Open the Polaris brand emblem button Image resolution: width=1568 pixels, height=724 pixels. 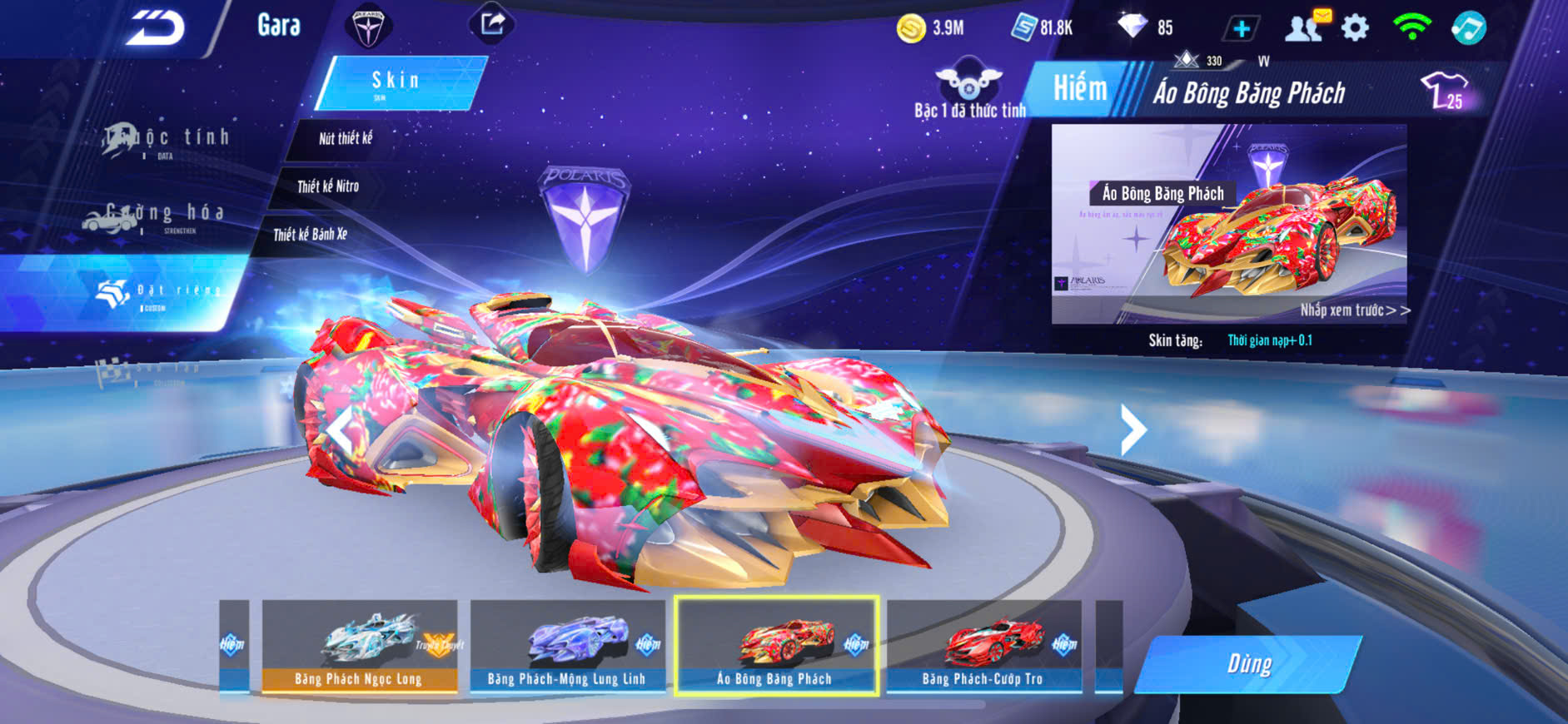pyautogui.click(x=367, y=27)
